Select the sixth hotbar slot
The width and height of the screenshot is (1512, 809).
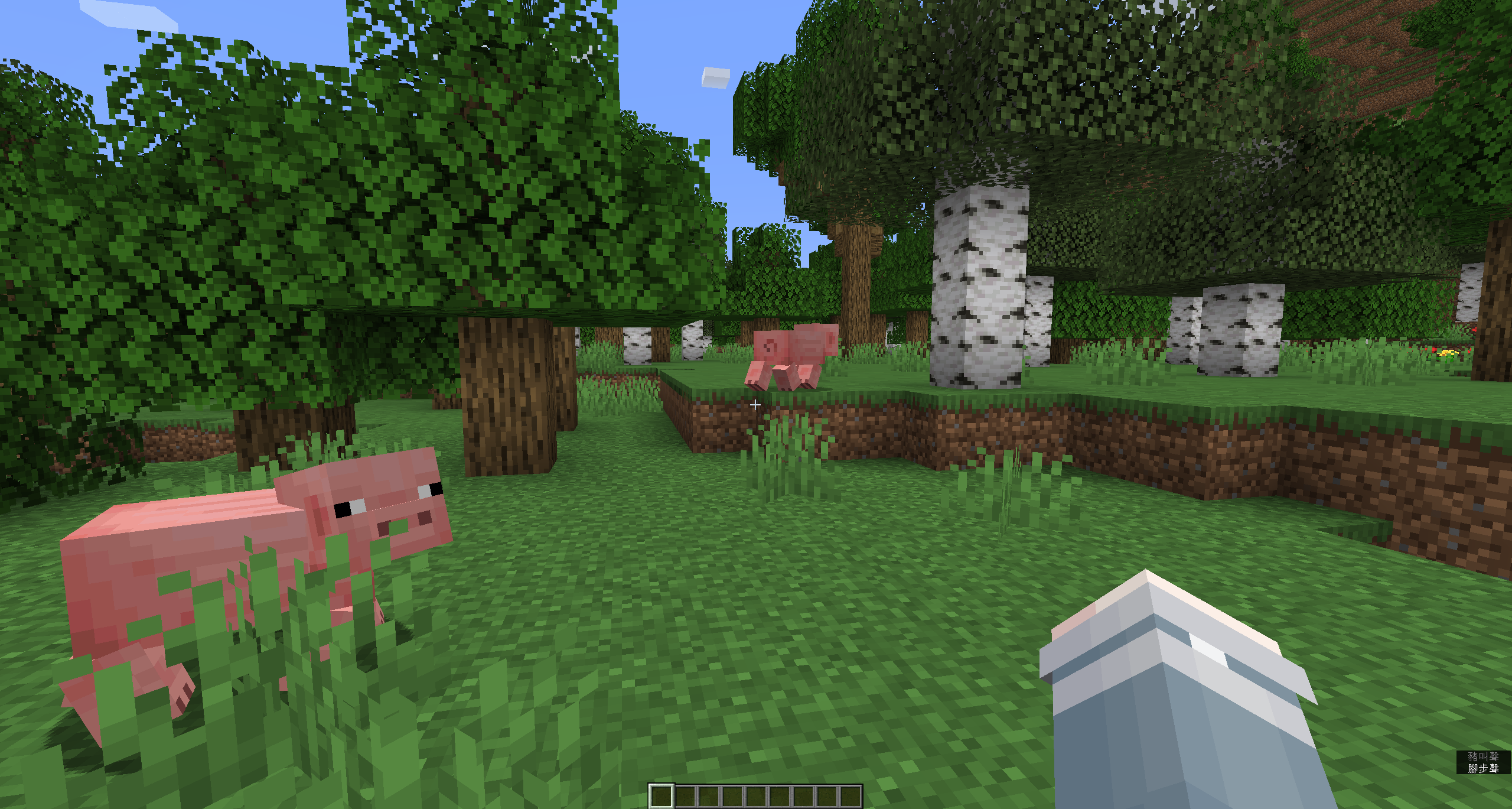pyautogui.click(x=780, y=798)
